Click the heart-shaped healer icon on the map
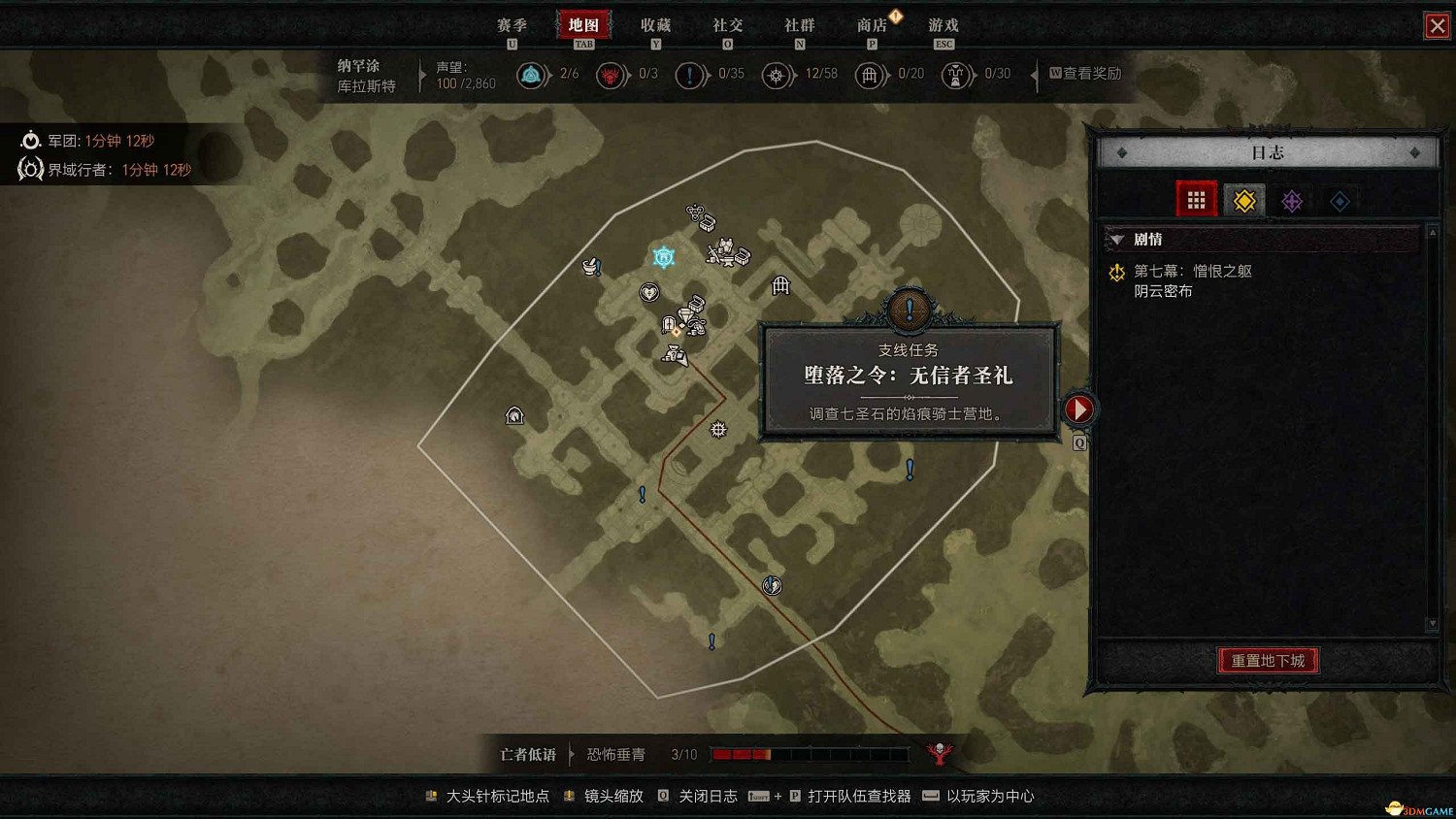 coord(649,292)
